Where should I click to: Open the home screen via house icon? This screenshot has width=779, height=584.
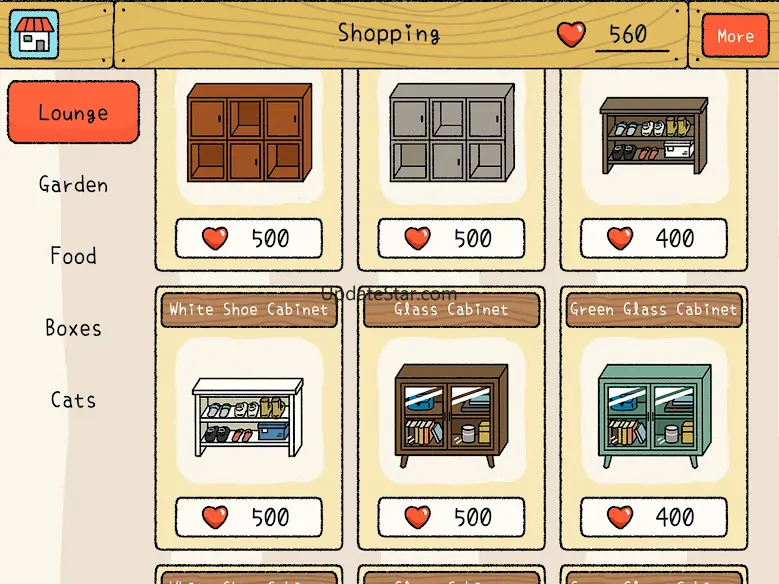click(34, 34)
